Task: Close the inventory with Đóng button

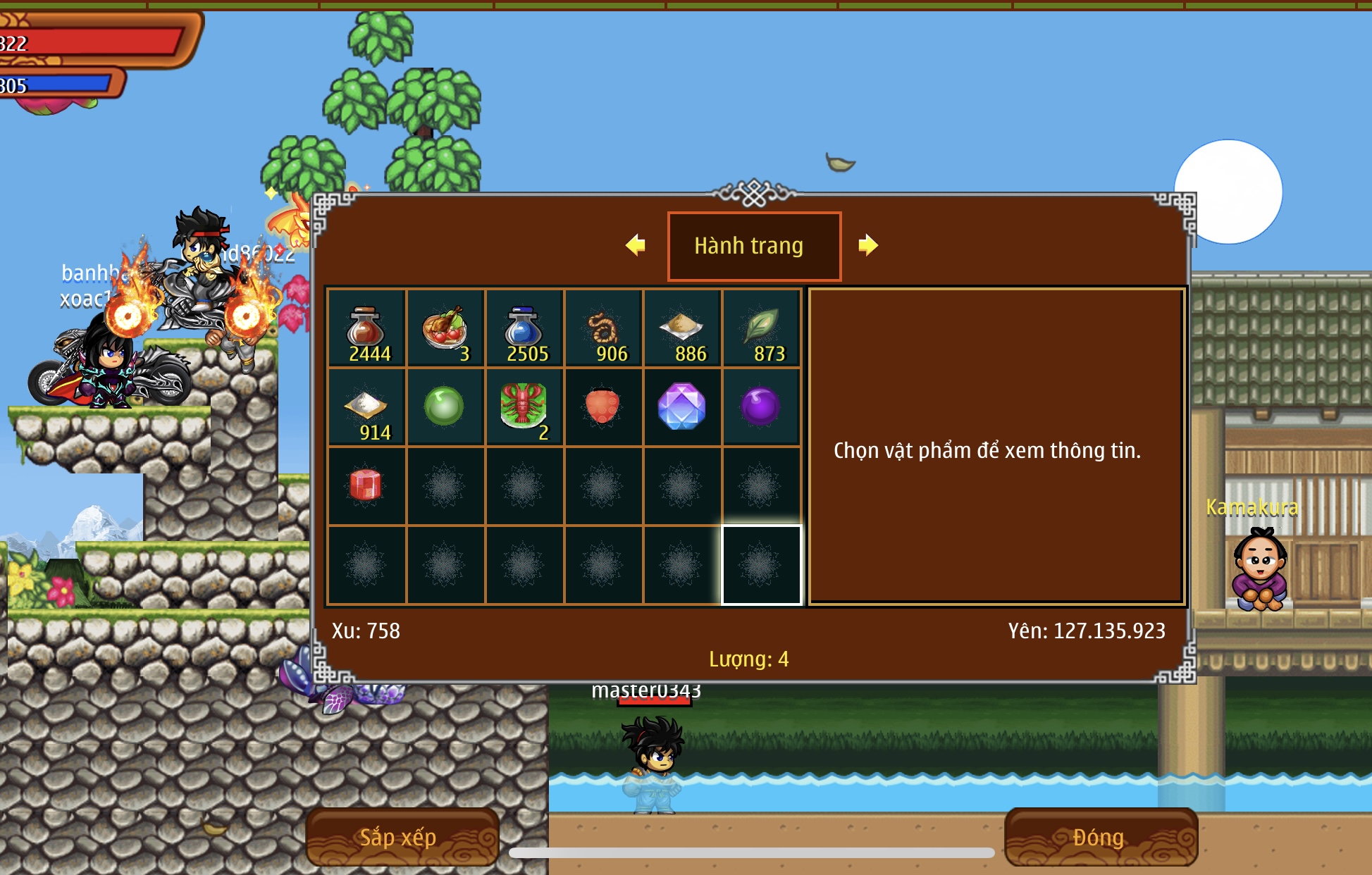Action: [x=1099, y=837]
